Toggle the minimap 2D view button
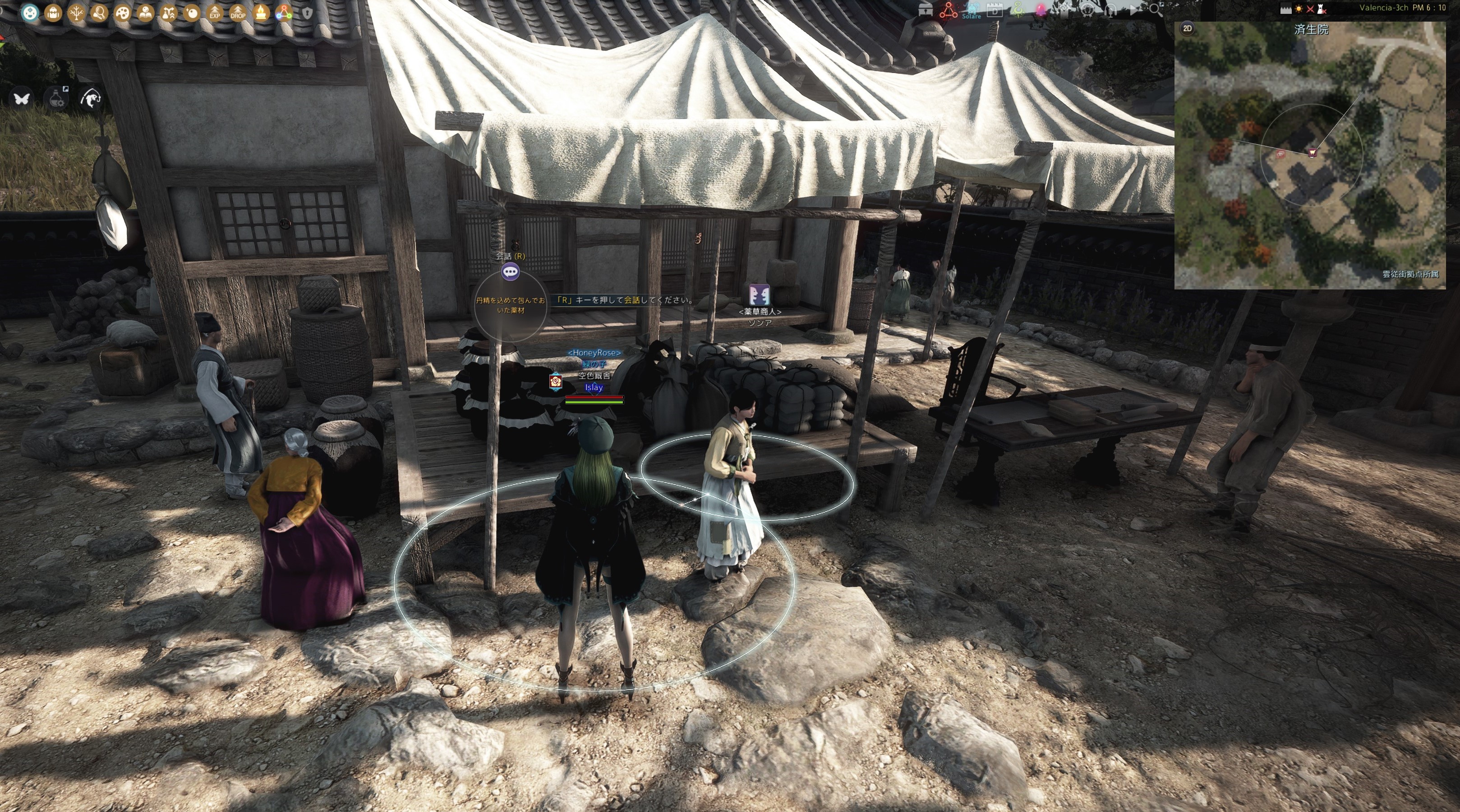This screenshot has width=1460, height=812. pos(1187,28)
